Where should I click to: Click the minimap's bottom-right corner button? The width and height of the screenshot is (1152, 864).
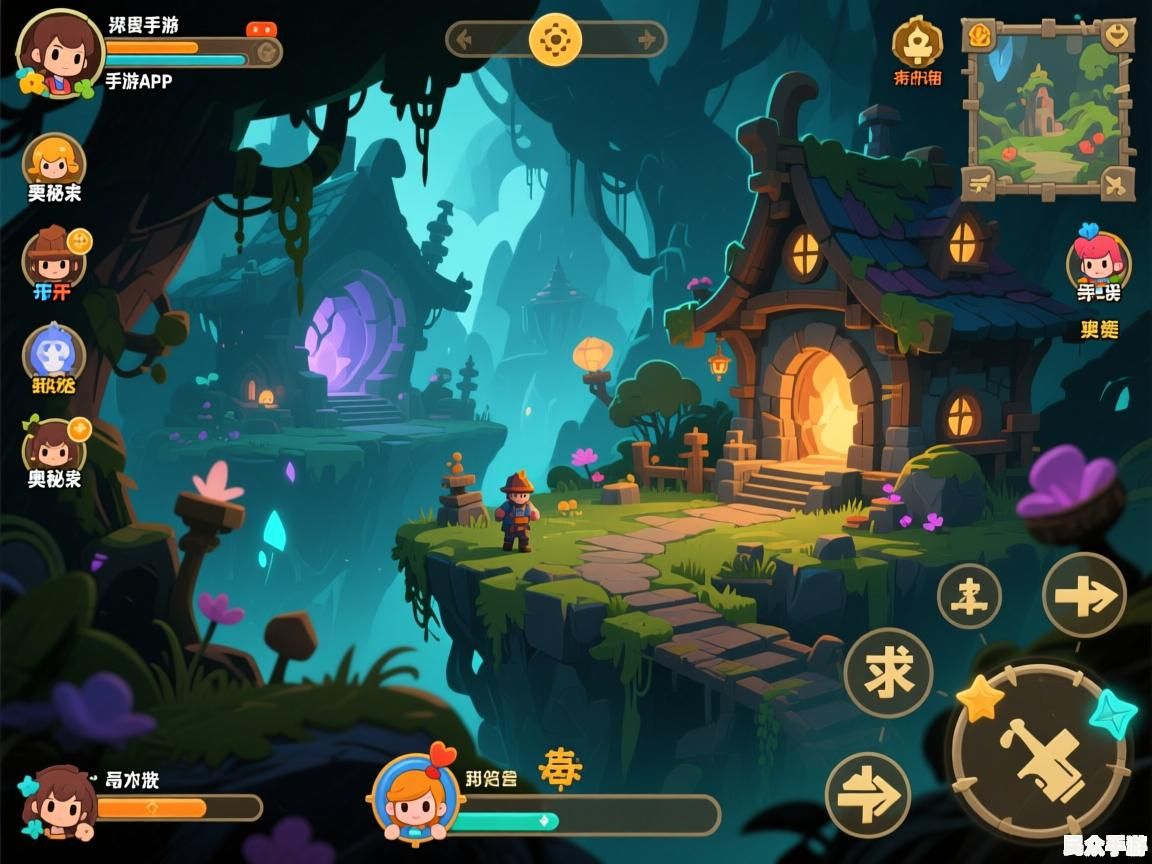tap(1116, 182)
